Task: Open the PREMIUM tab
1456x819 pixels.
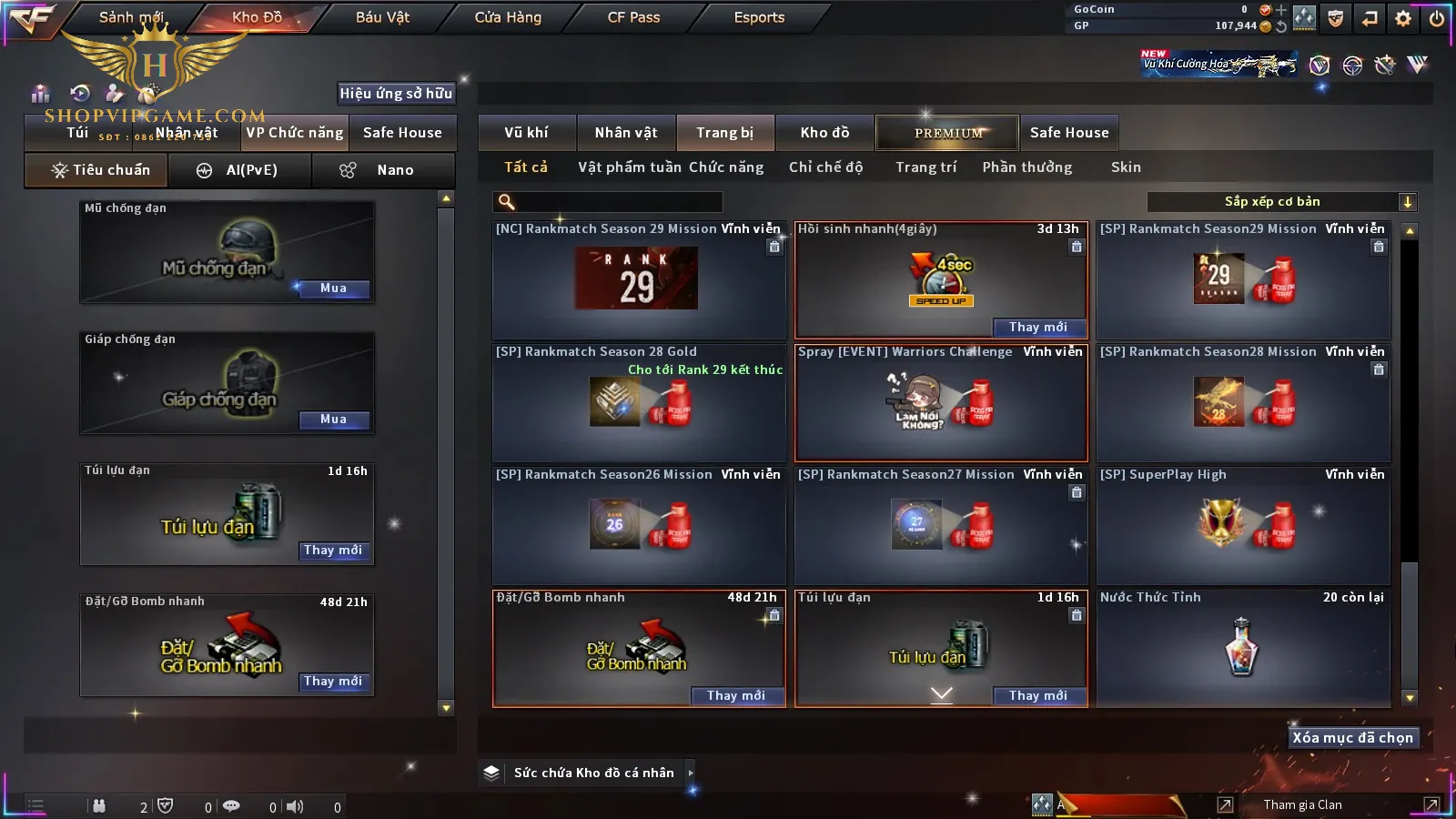Action: pos(948,133)
